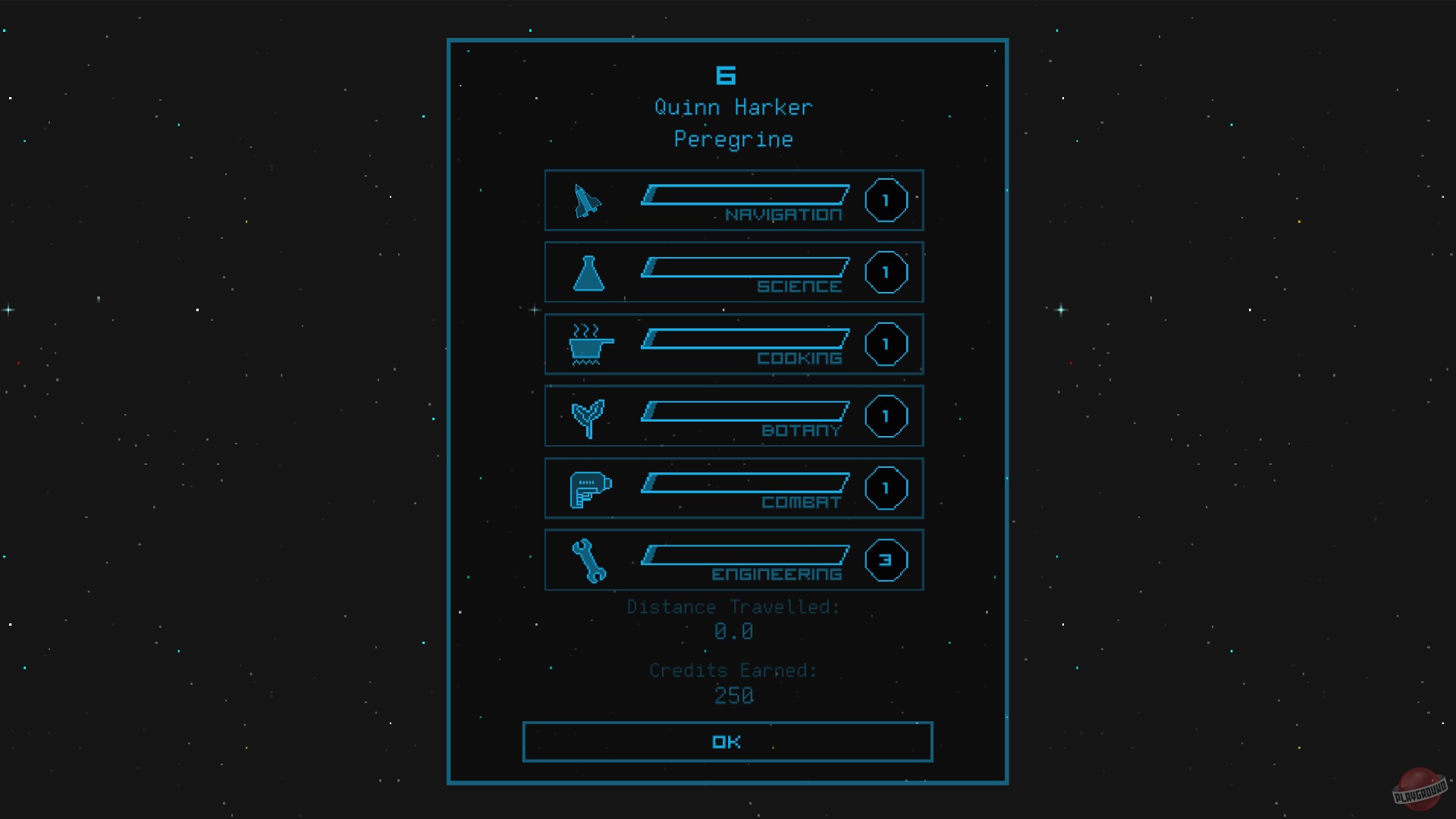1456x819 pixels.
Task: Expand the Combat skill row
Action: (x=733, y=488)
